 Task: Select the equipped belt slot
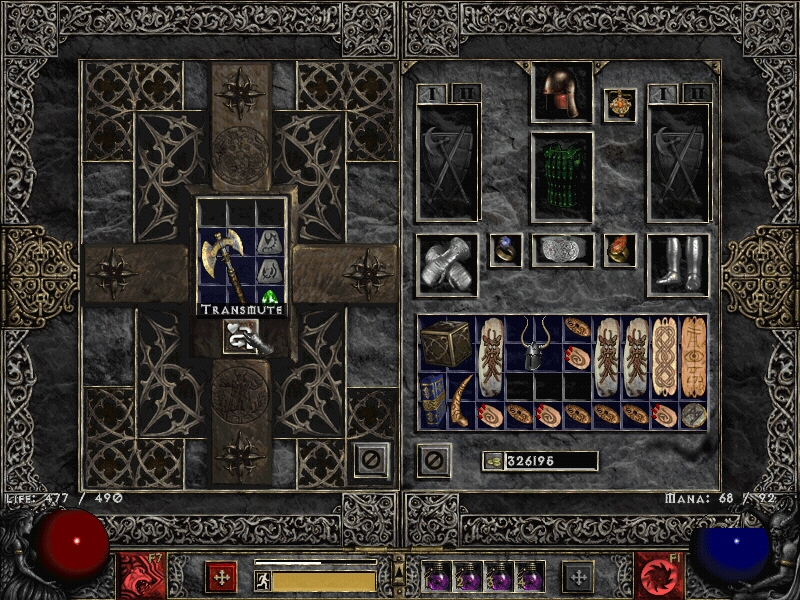pyautogui.click(x=561, y=251)
